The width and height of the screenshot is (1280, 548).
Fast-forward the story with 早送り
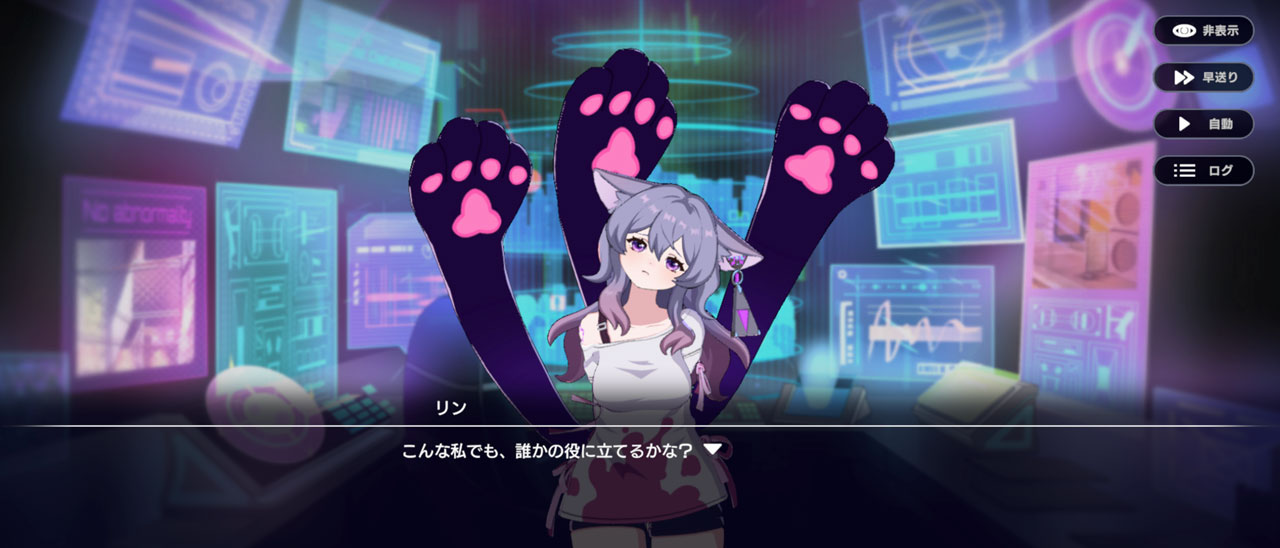(1203, 78)
